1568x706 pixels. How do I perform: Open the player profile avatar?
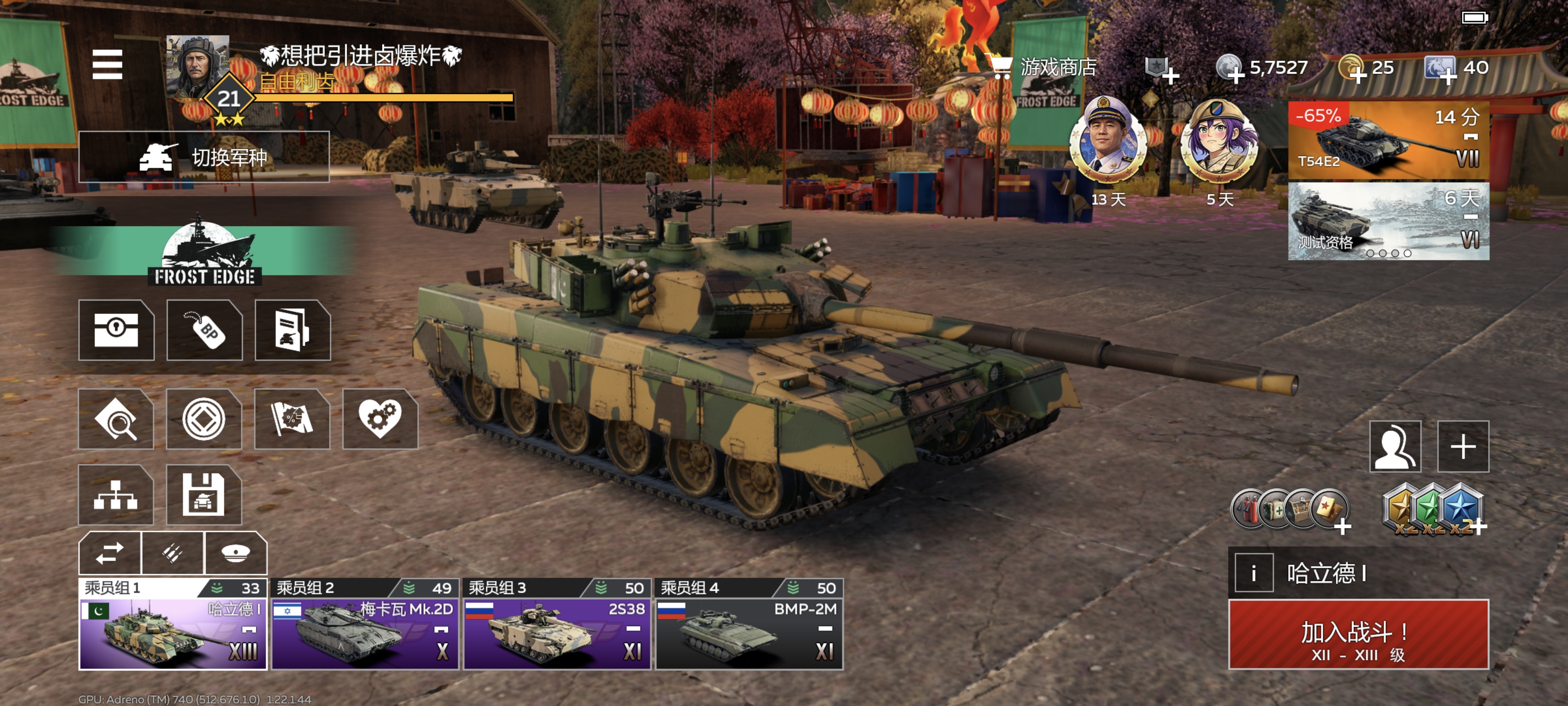(x=198, y=66)
